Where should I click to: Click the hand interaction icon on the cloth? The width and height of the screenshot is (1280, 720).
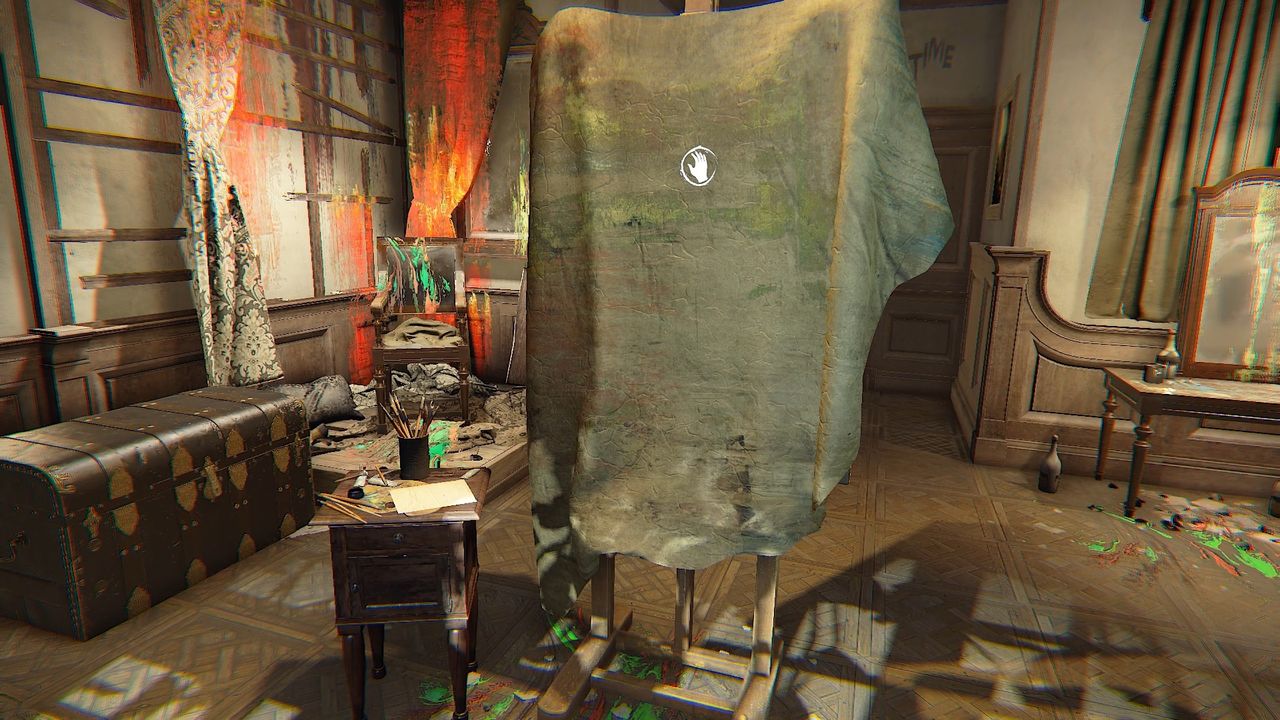tap(698, 167)
